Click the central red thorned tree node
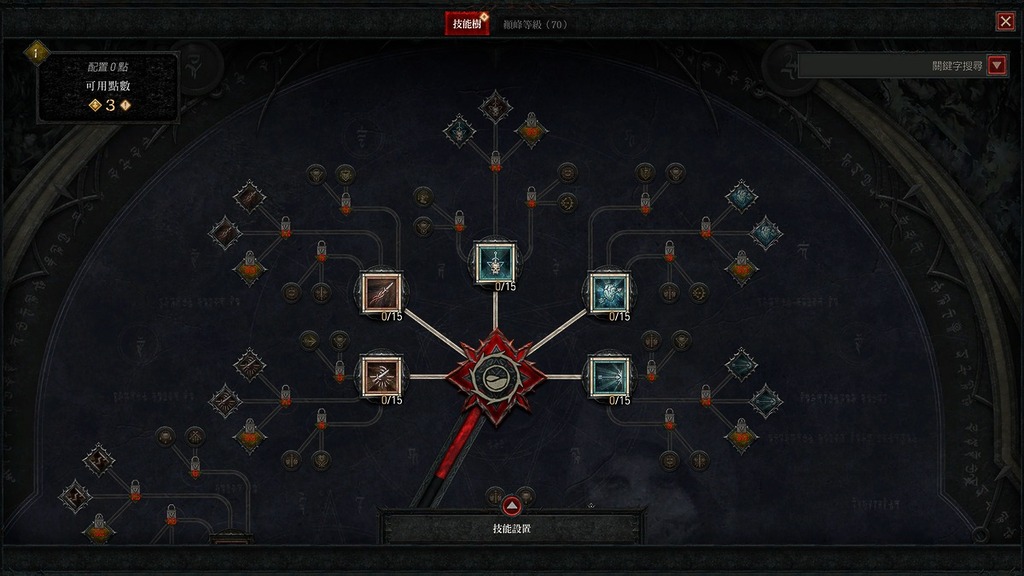Image resolution: width=1024 pixels, height=576 pixels. [495, 376]
